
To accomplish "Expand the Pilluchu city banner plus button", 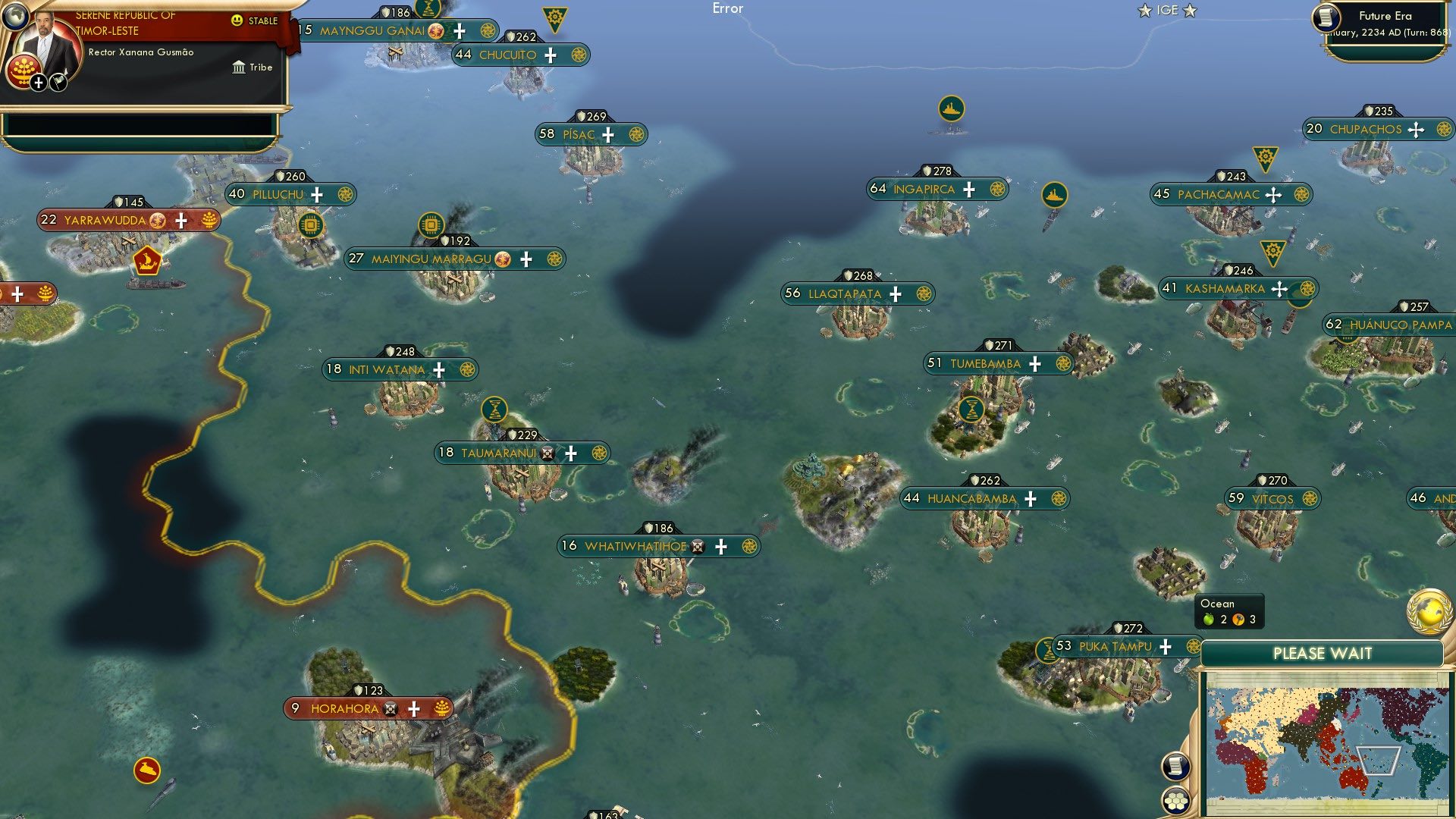I will [317, 194].
